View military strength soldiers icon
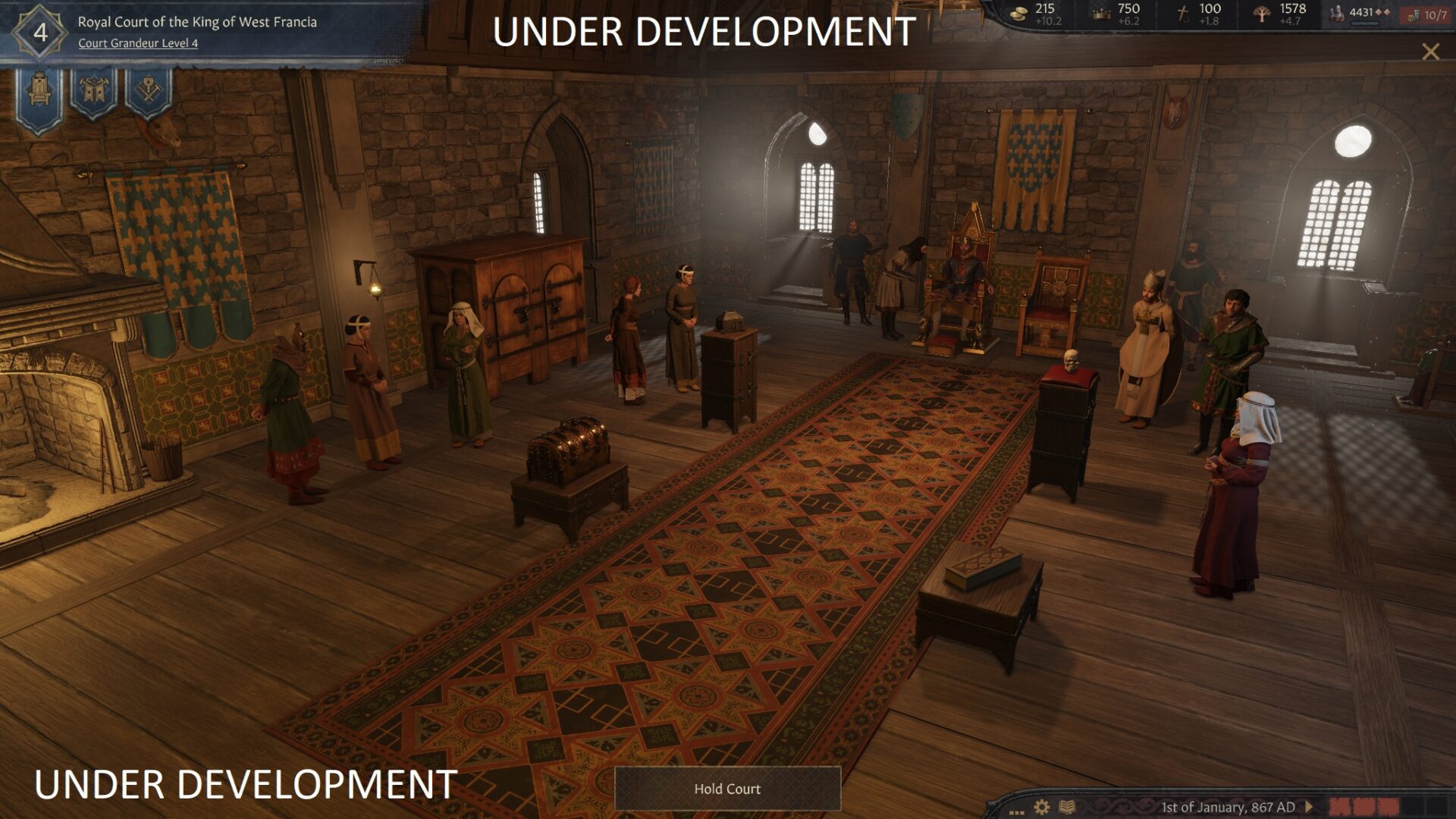1456x819 pixels. (x=1337, y=13)
